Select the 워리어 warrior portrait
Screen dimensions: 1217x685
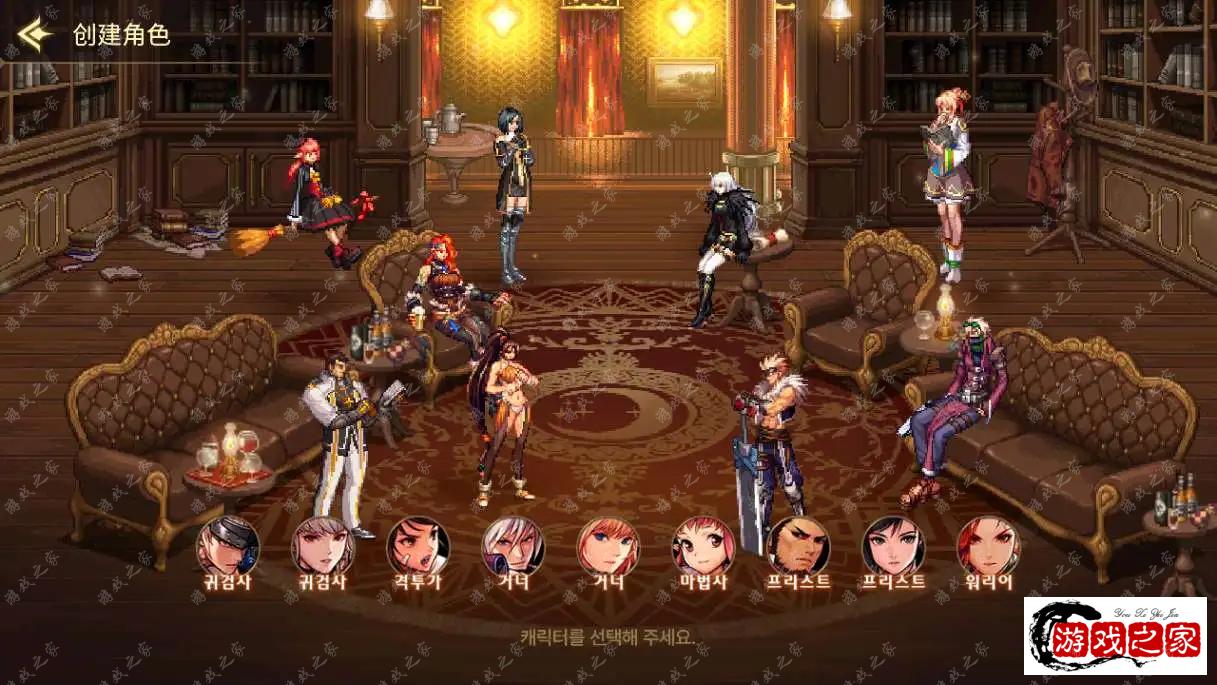988,546
